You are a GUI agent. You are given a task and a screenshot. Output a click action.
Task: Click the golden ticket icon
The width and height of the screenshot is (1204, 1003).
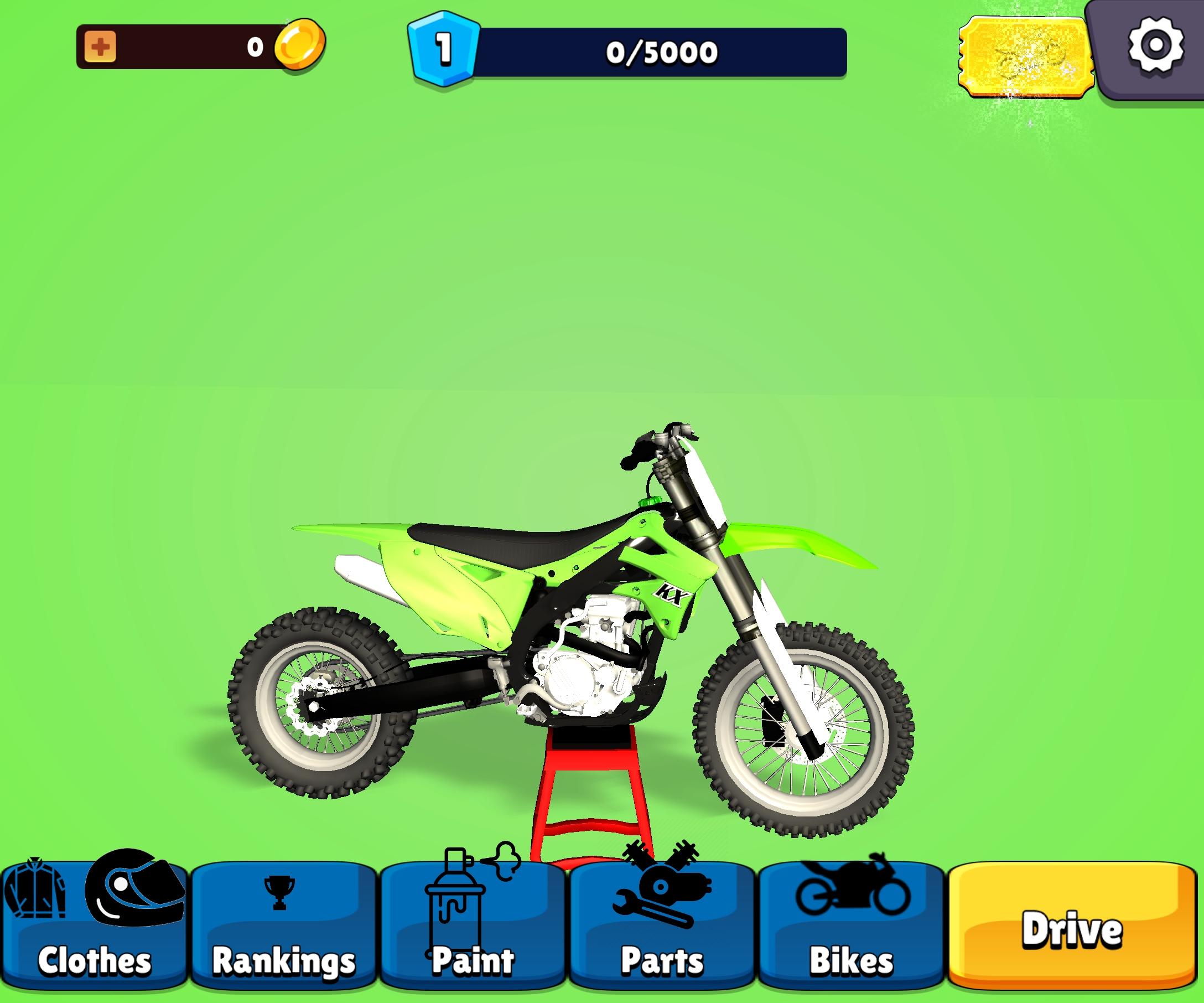pos(1026,54)
